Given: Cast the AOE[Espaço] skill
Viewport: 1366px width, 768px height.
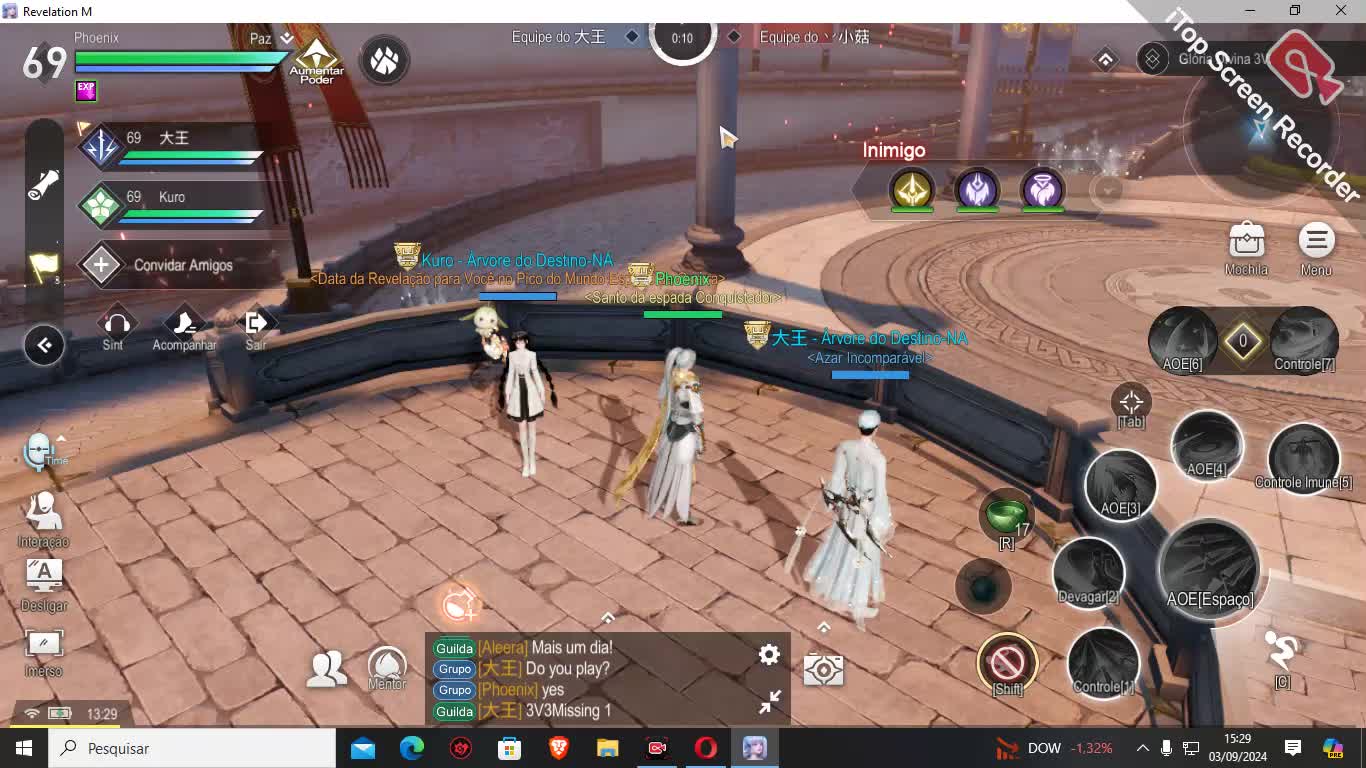Looking at the screenshot, I should pos(1210,572).
